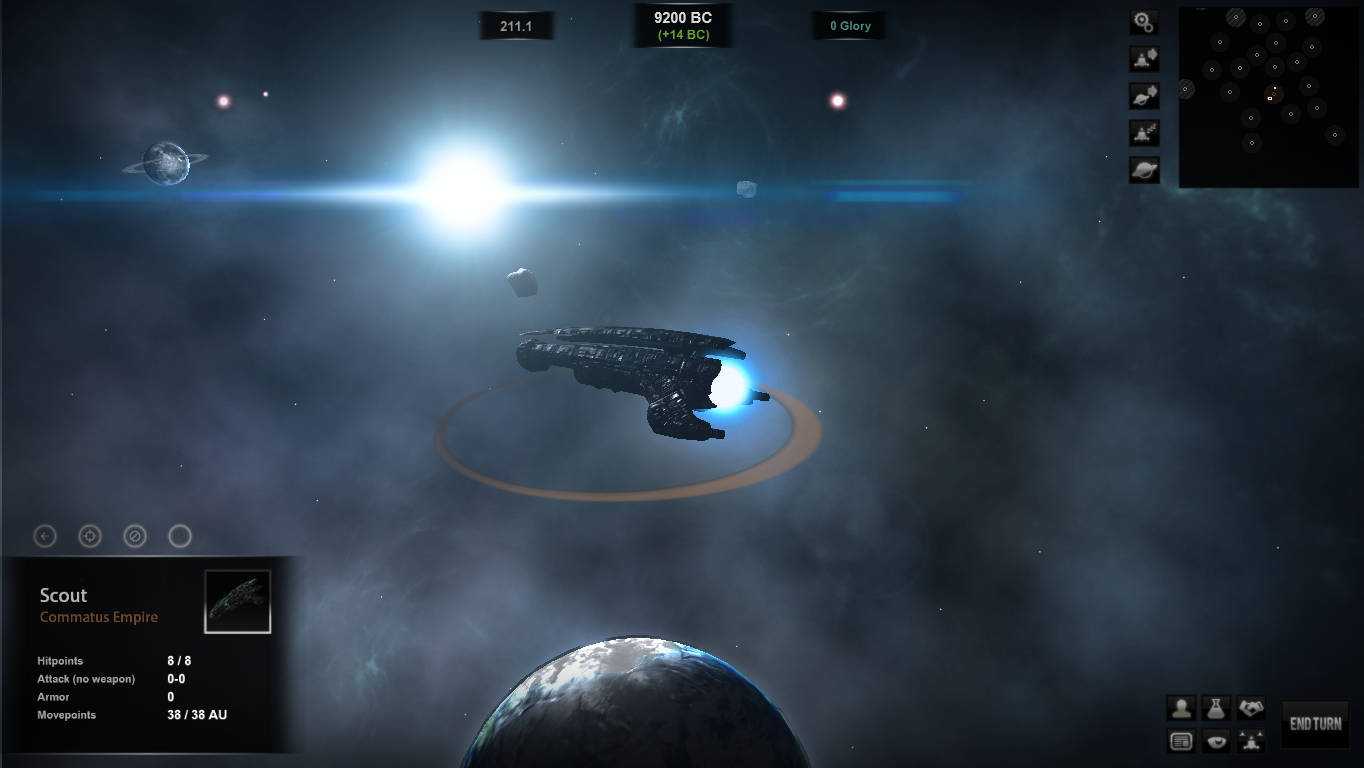Viewport: 1364px width, 768px height.
Task: Click the Scout ship portrait thumbnail
Action: pyautogui.click(x=237, y=599)
